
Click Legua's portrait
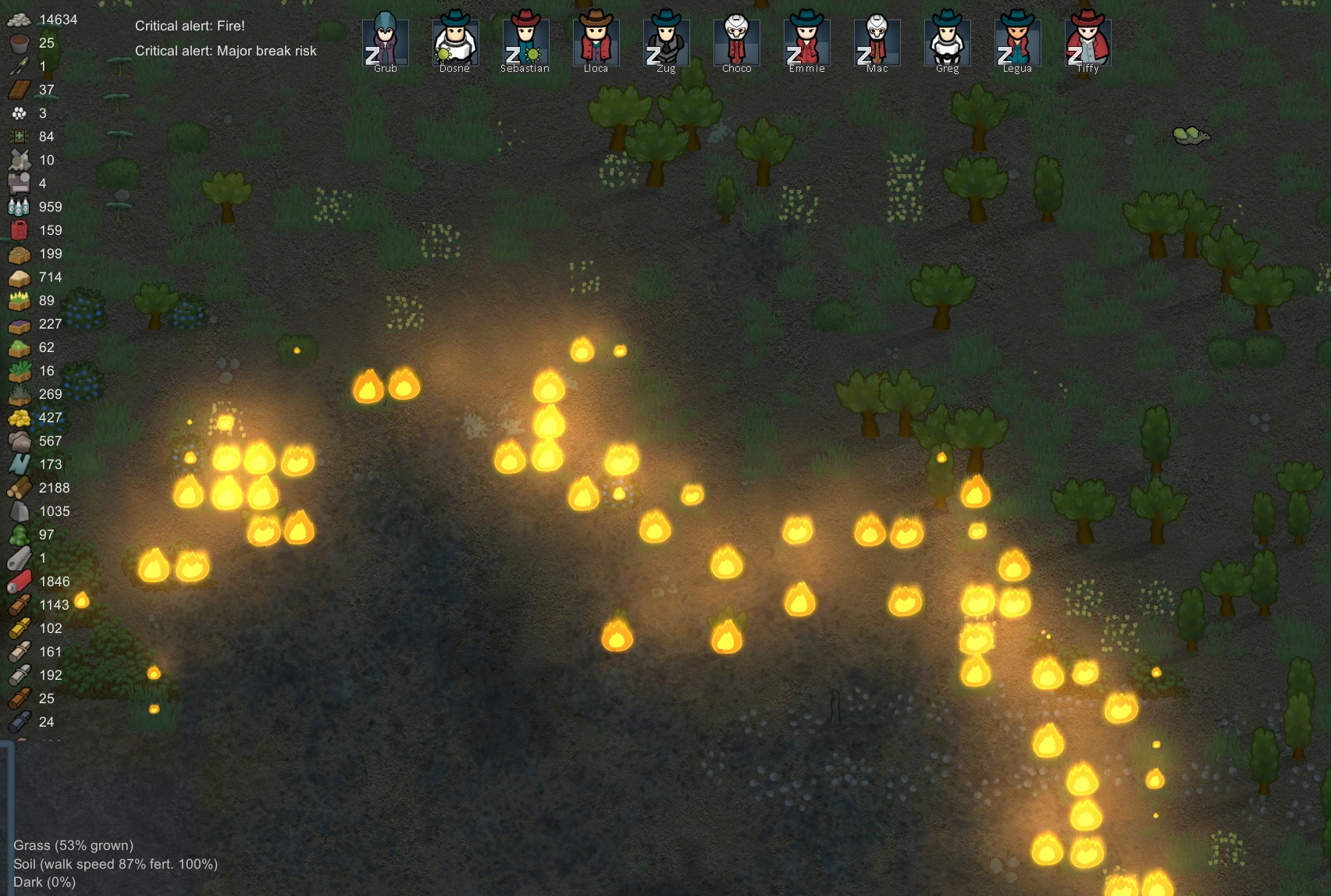coord(1017,41)
